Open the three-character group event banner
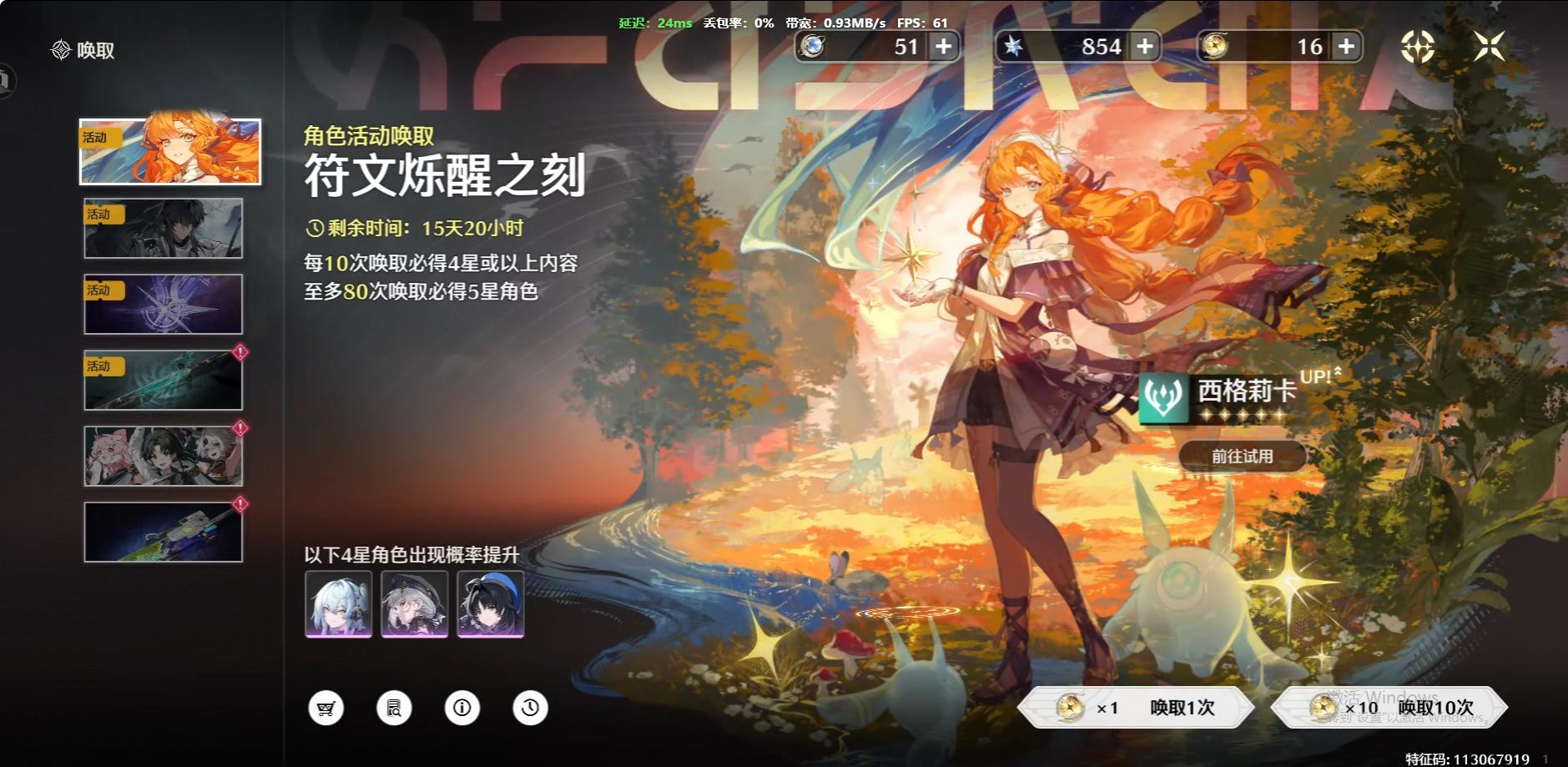This screenshot has width=1568, height=767. click(163, 455)
